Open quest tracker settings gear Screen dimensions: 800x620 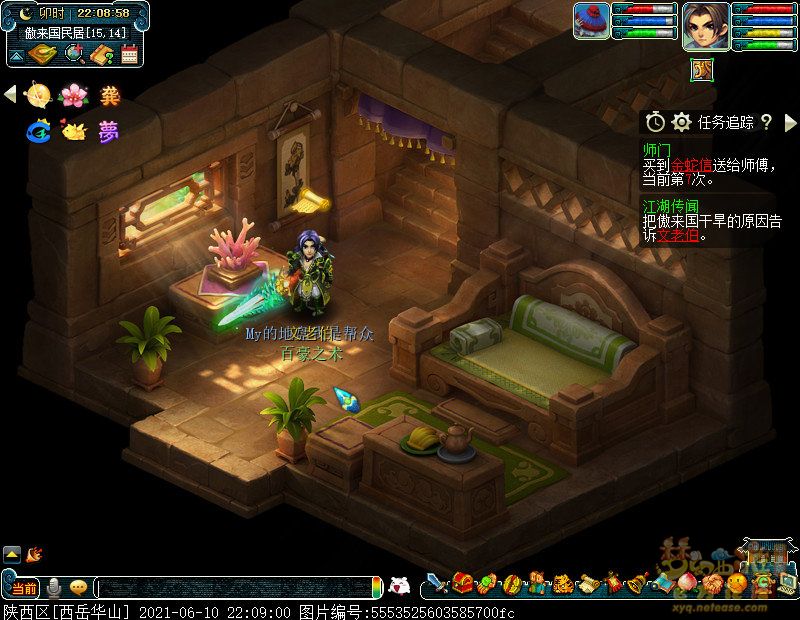(x=682, y=122)
